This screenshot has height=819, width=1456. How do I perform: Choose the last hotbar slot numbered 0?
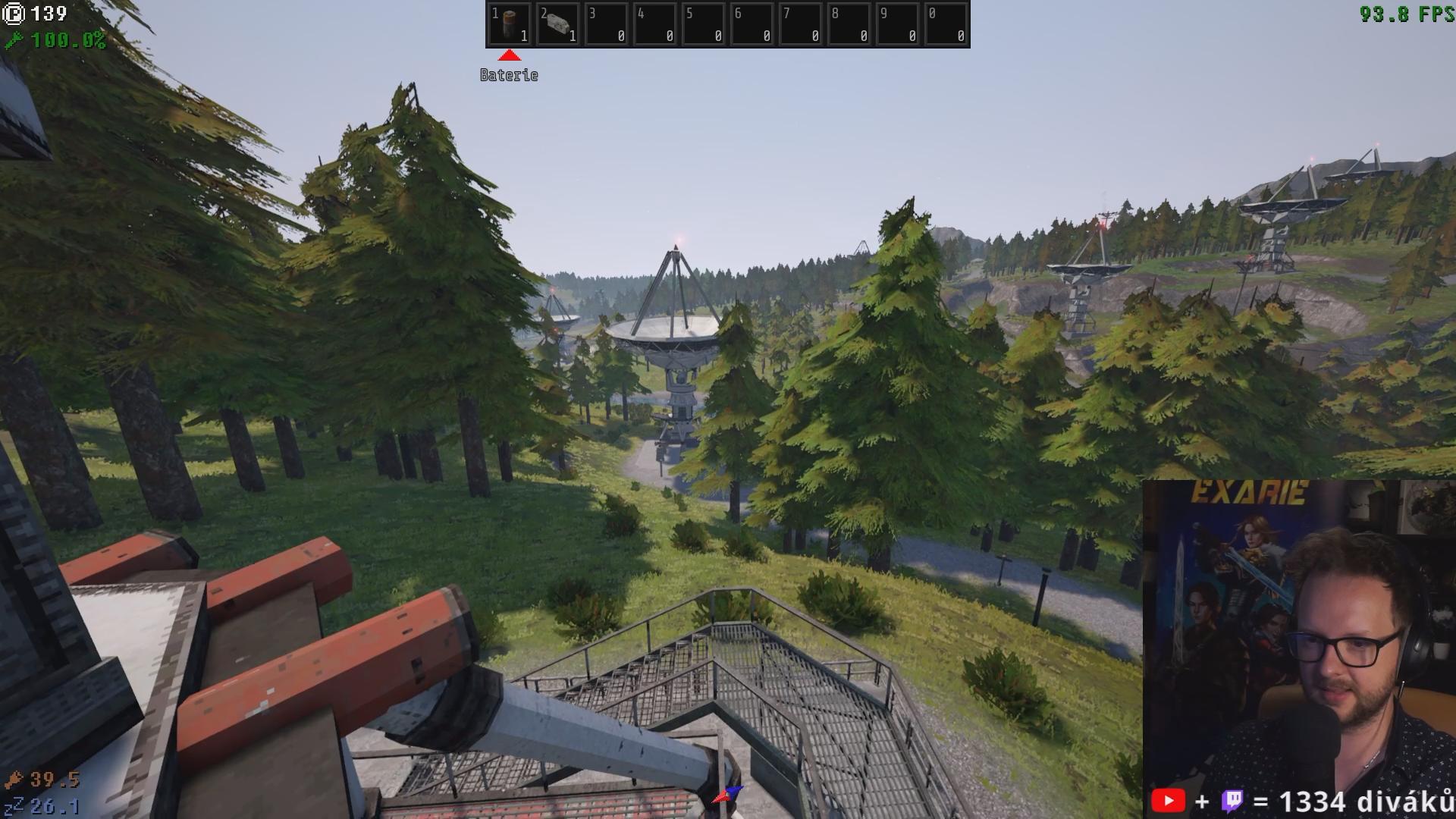(x=946, y=24)
